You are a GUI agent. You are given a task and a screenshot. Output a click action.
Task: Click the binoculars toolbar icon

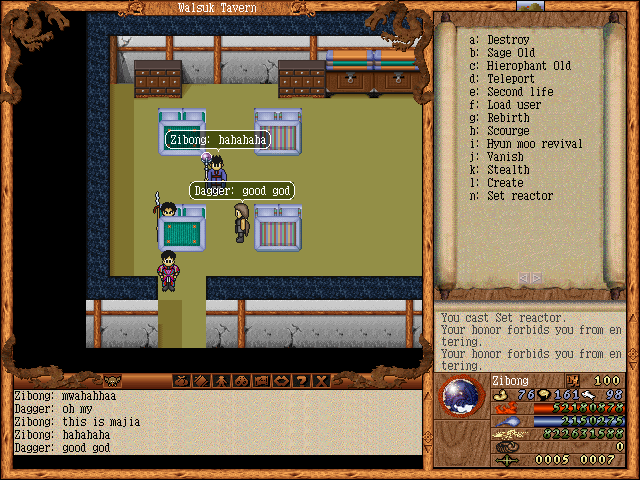pos(240,380)
